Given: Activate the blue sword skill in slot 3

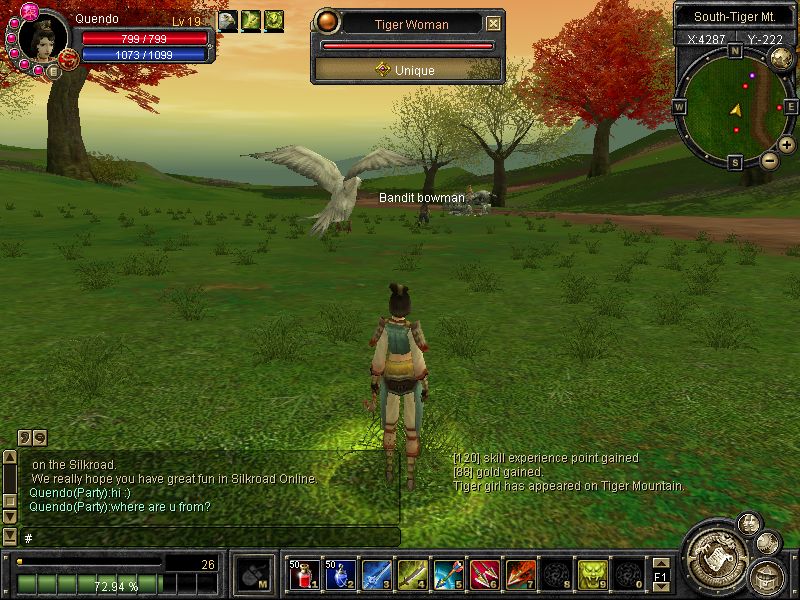Looking at the screenshot, I should (x=375, y=574).
